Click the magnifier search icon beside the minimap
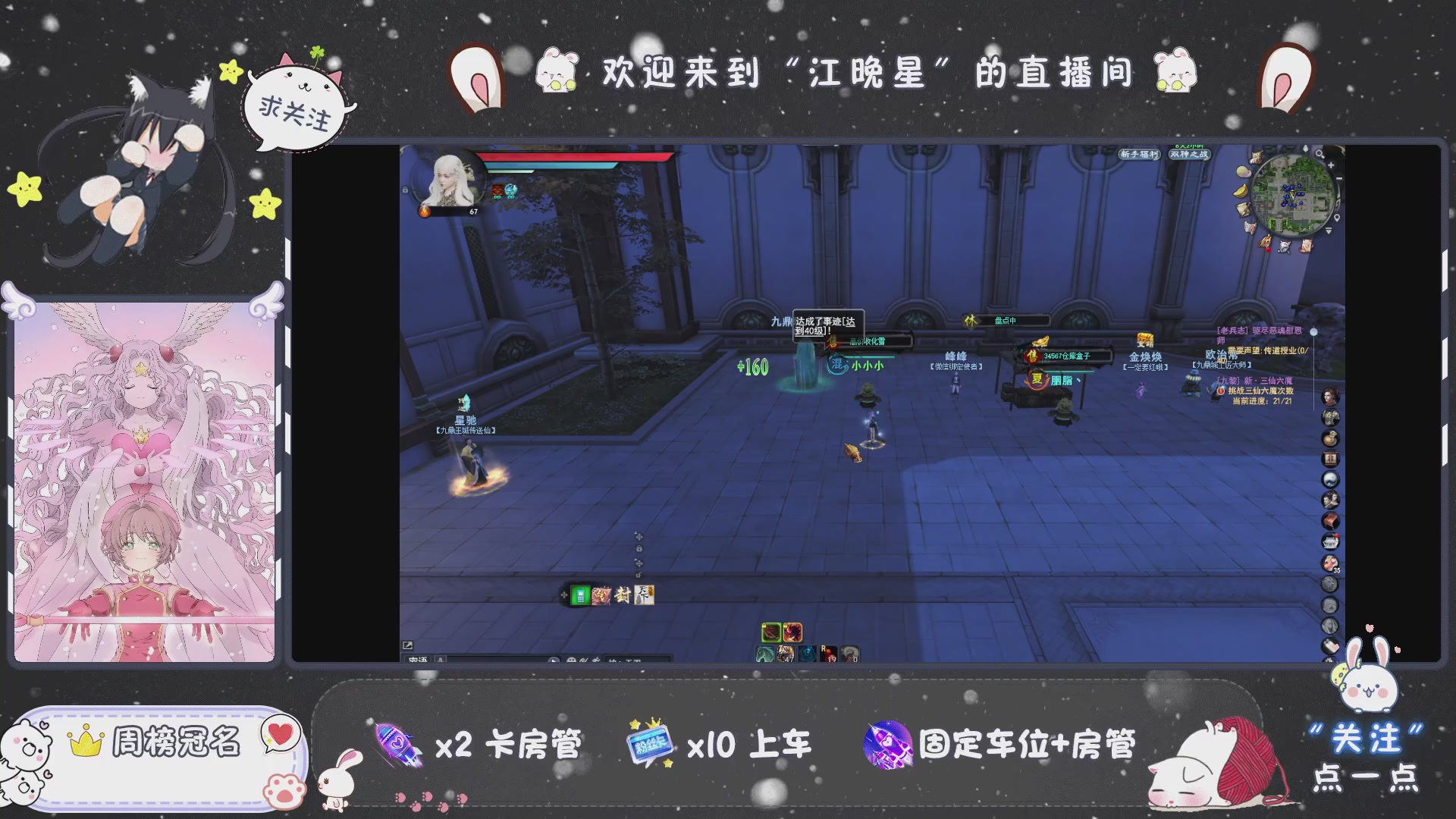The image size is (1456, 819). (1319, 154)
